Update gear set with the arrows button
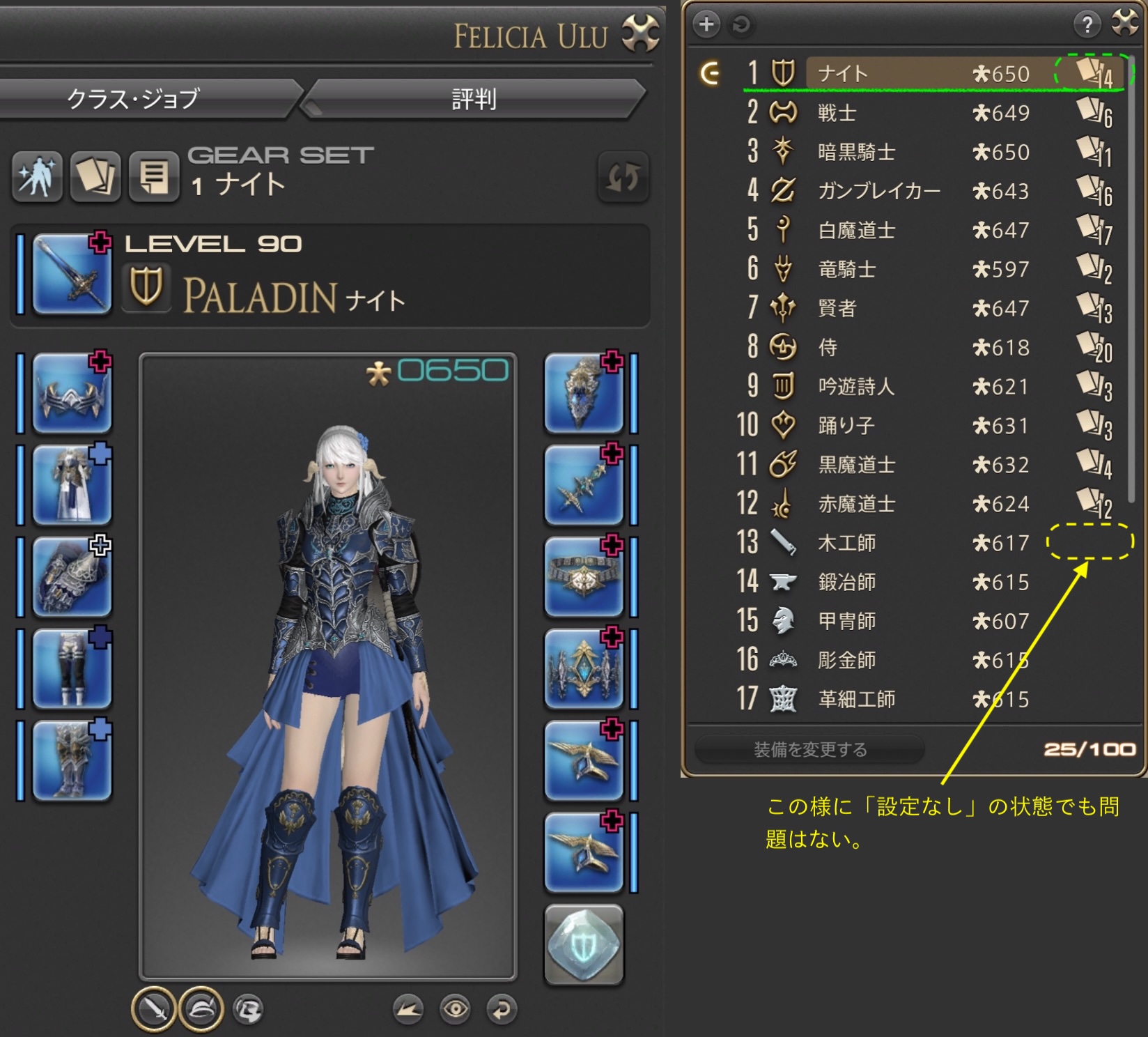This screenshot has width=1148, height=1037. [622, 177]
